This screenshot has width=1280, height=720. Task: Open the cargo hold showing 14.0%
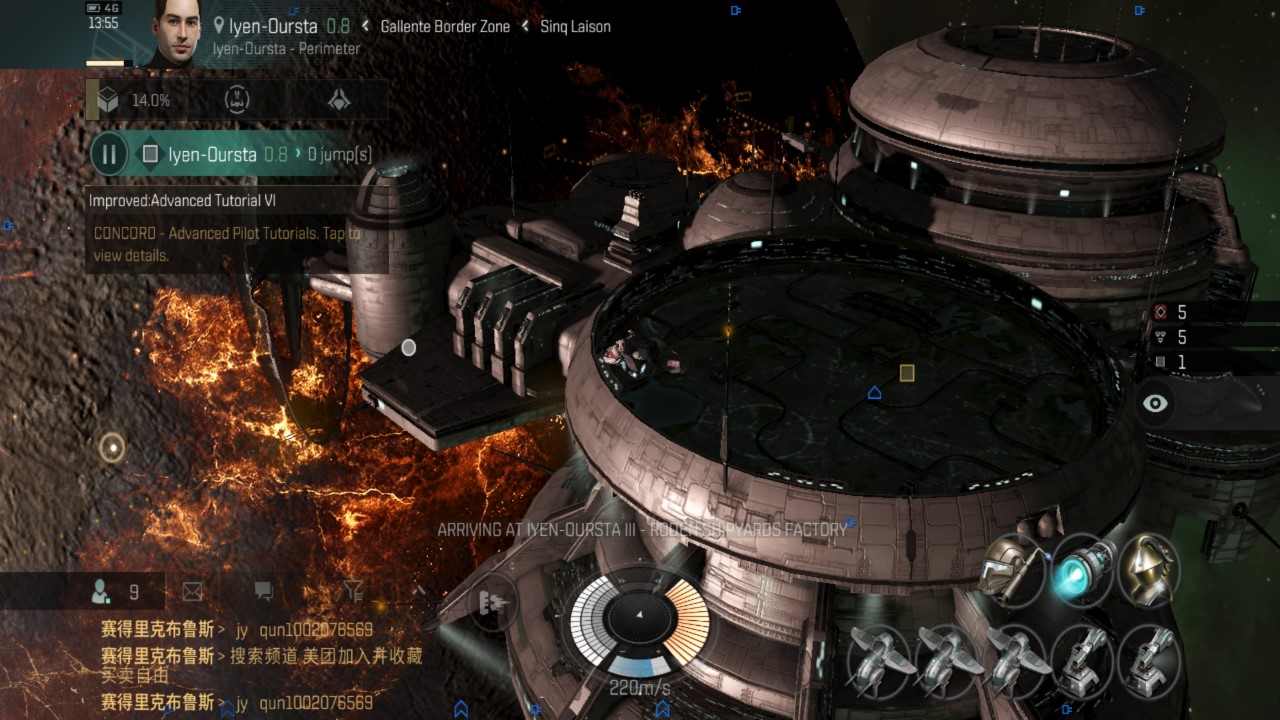135,100
